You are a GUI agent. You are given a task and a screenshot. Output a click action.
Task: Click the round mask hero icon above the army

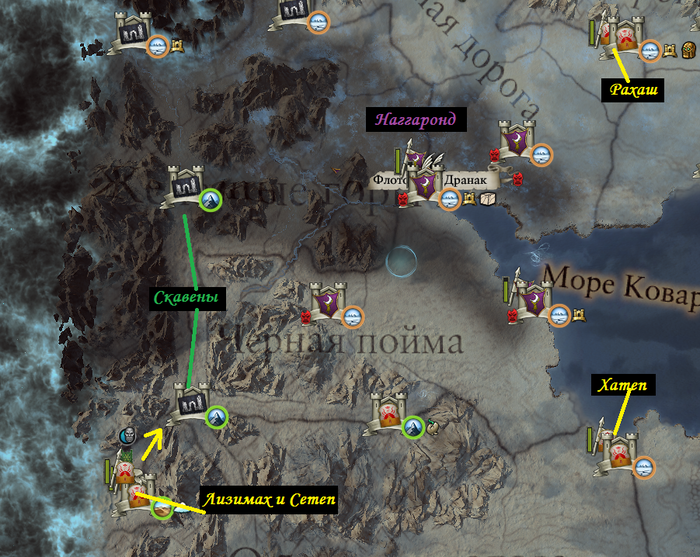coord(128,436)
